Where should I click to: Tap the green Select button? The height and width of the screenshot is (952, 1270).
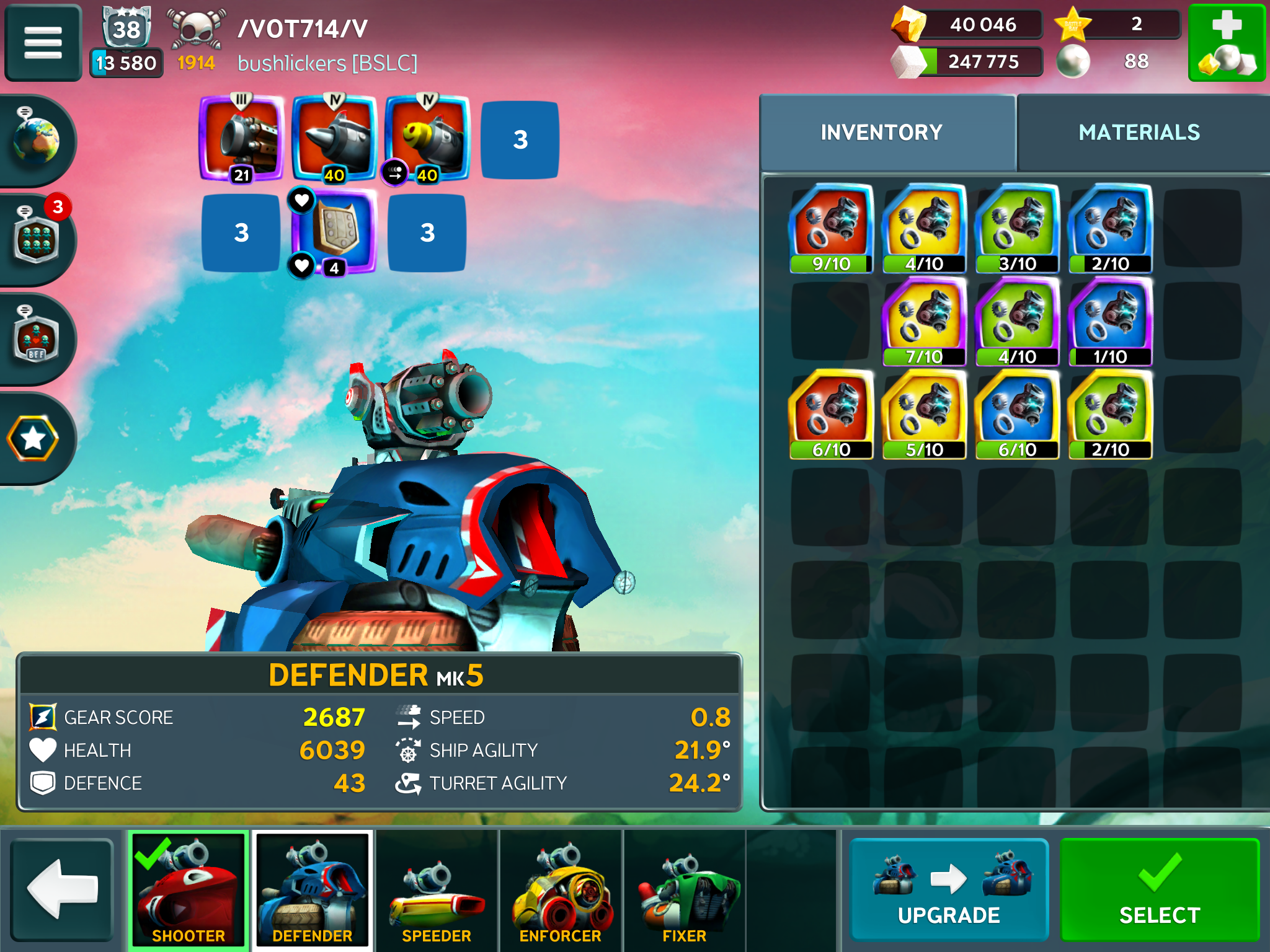click(1159, 888)
